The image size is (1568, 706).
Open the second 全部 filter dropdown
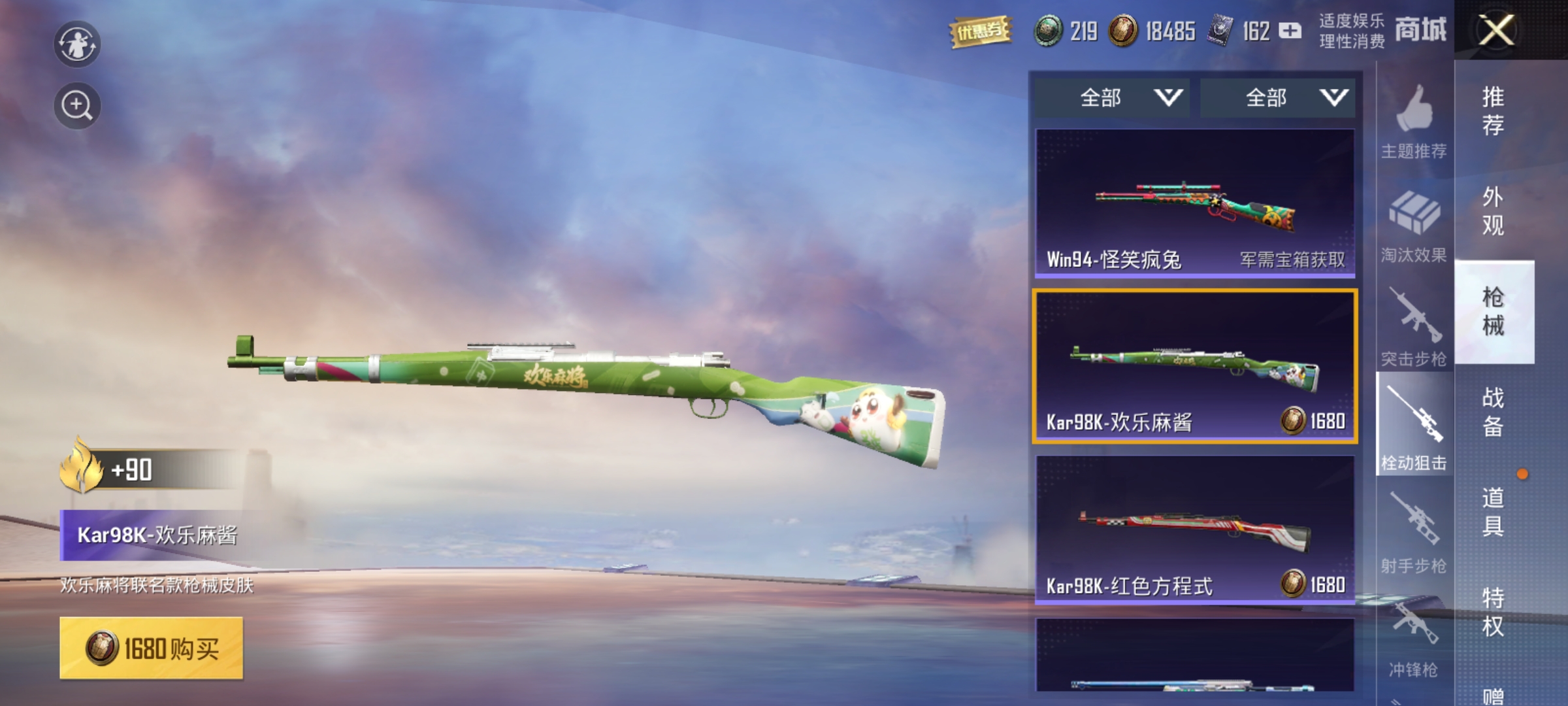pos(1278,98)
